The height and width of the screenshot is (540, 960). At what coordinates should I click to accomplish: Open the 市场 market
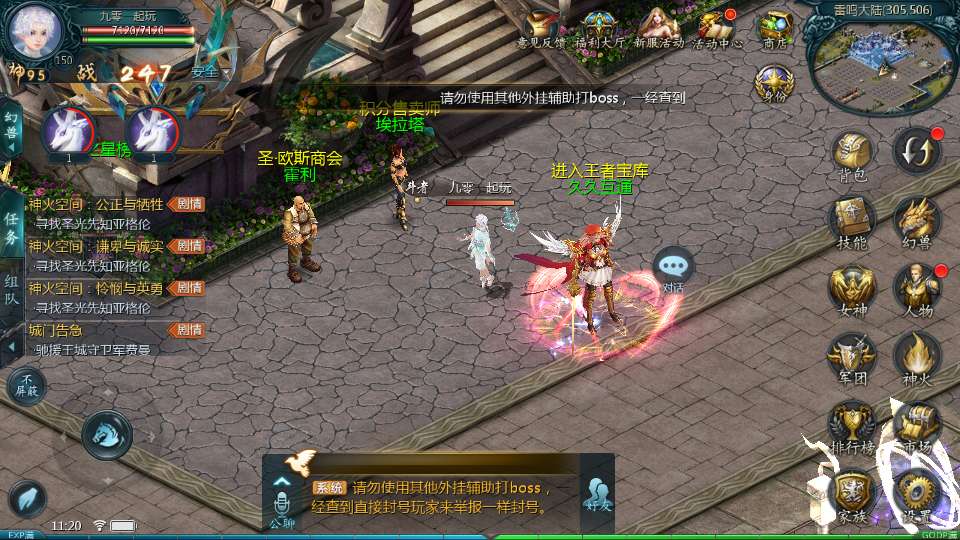click(914, 423)
